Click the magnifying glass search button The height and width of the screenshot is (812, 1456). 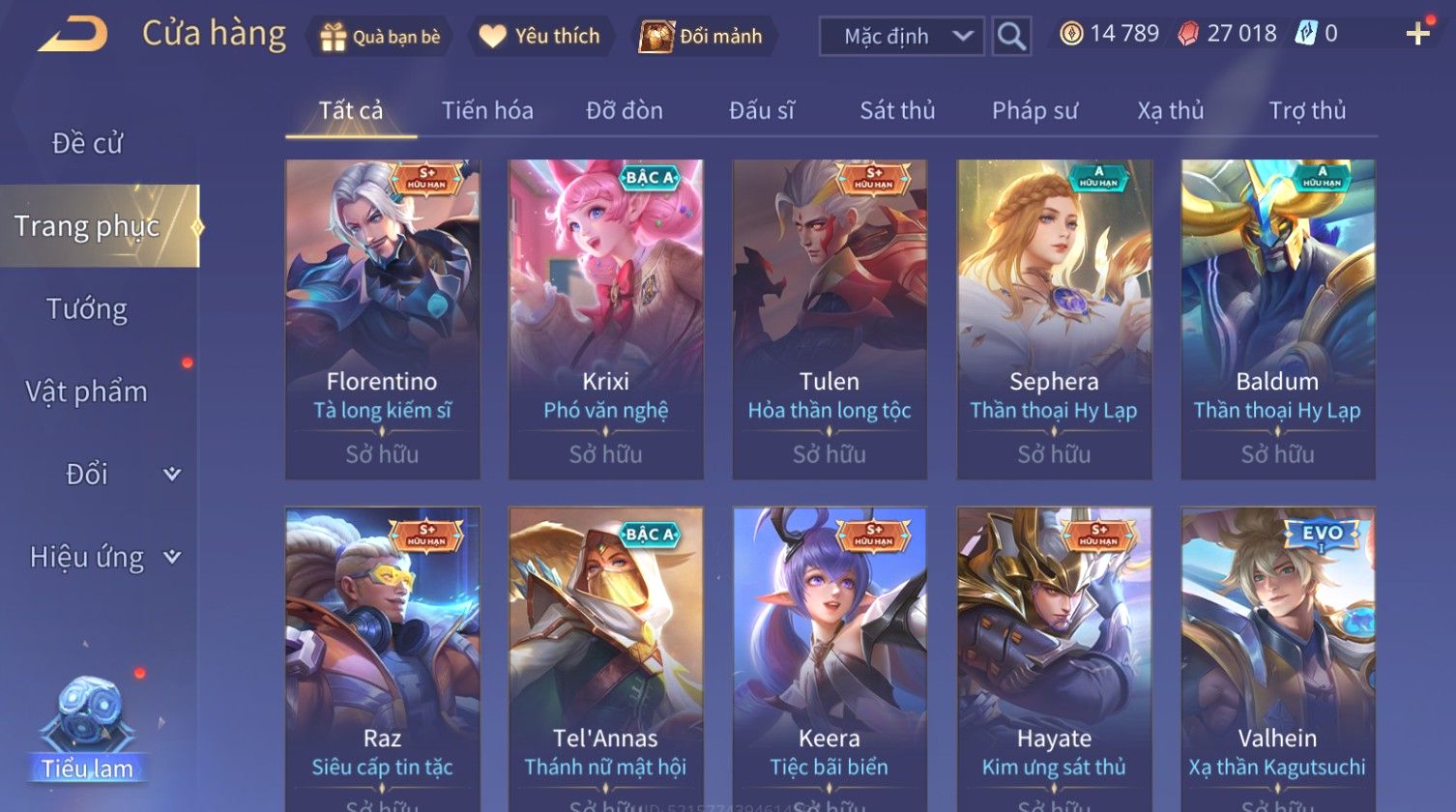(1011, 37)
